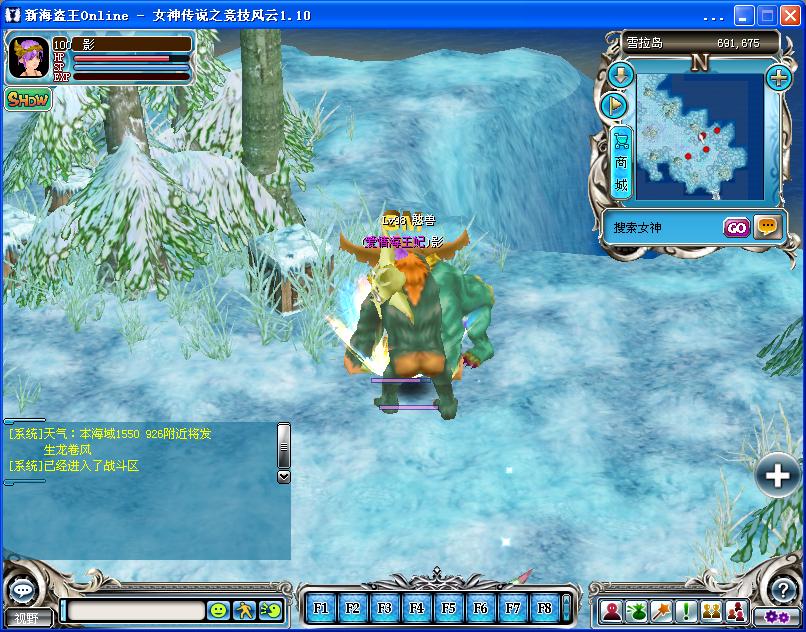
Task: Select the F1 hotbar slot
Action: pyautogui.click(x=321, y=607)
